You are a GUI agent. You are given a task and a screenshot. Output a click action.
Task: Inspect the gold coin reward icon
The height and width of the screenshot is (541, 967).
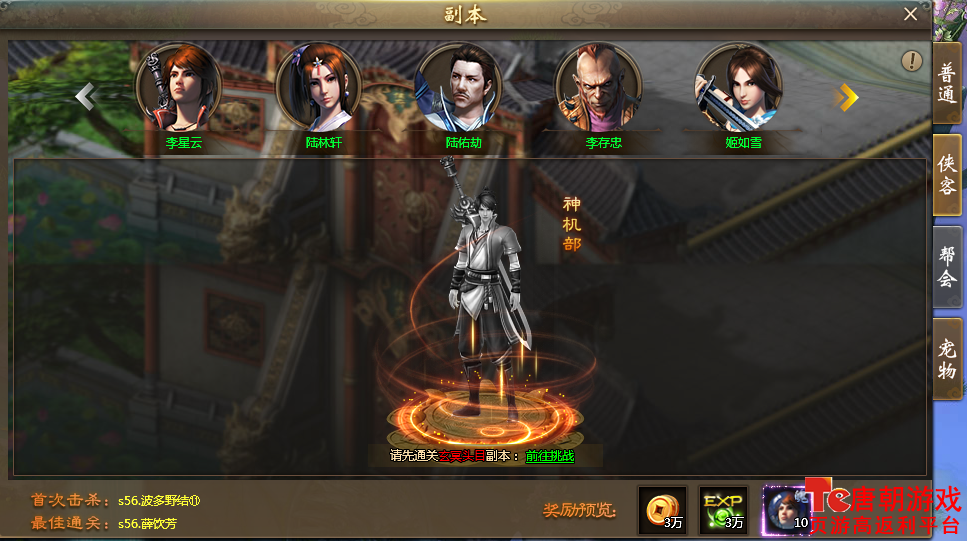tap(662, 510)
